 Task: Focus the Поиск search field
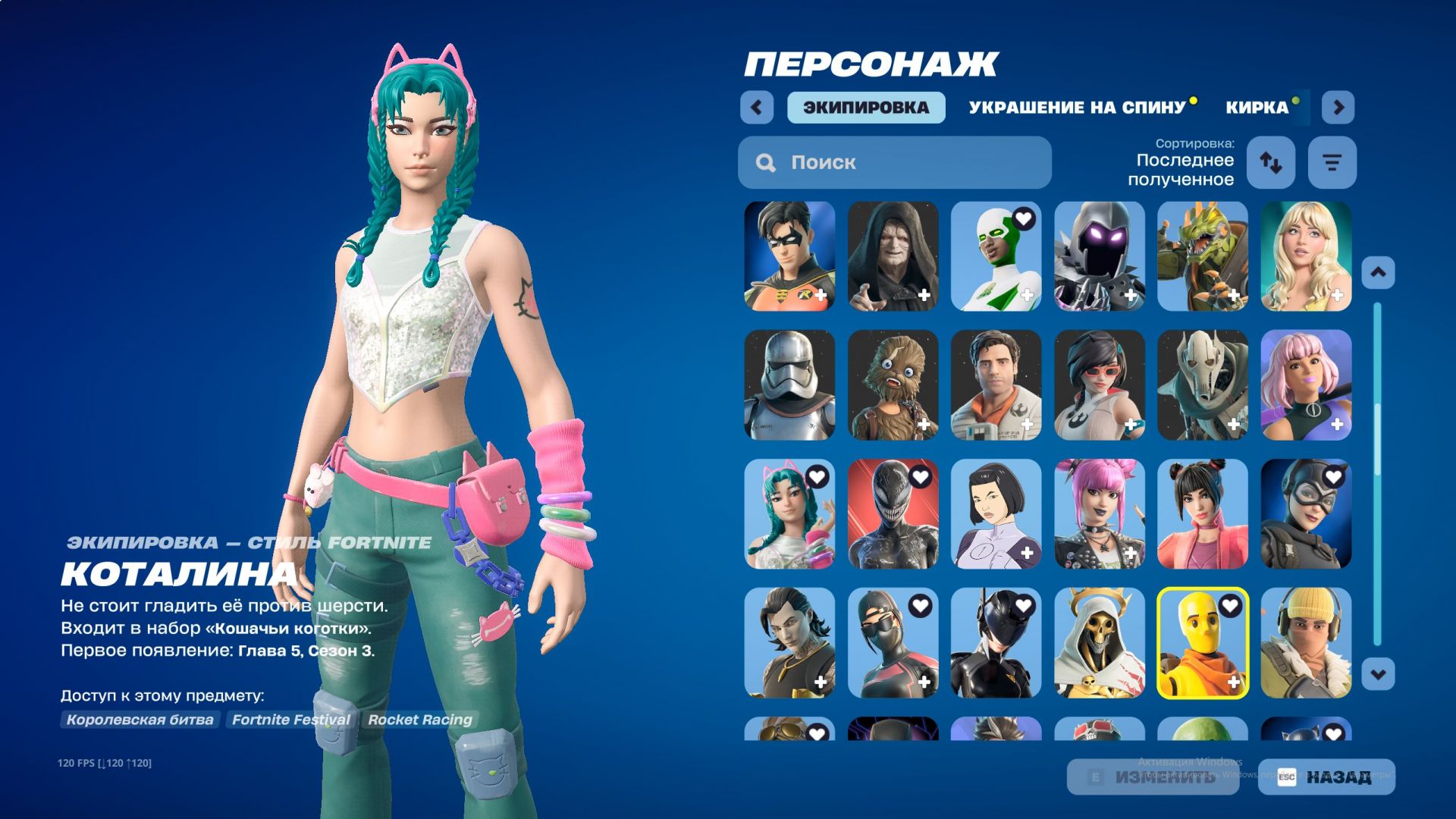coord(895,162)
